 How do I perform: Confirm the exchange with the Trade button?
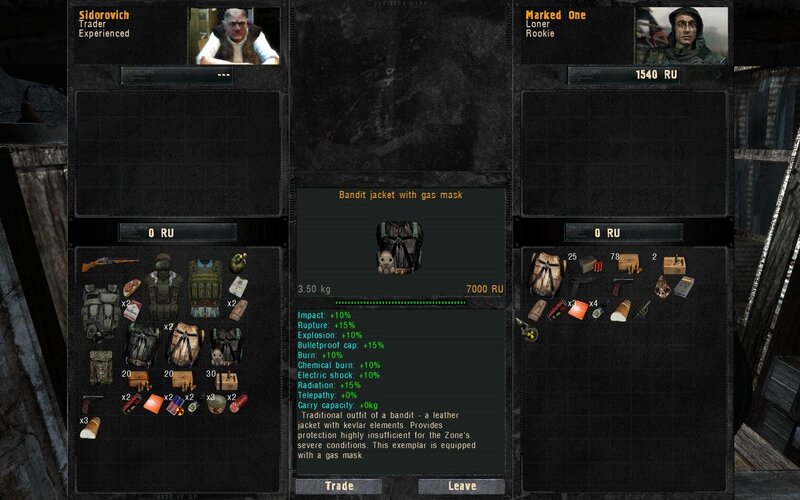[338, 486]
